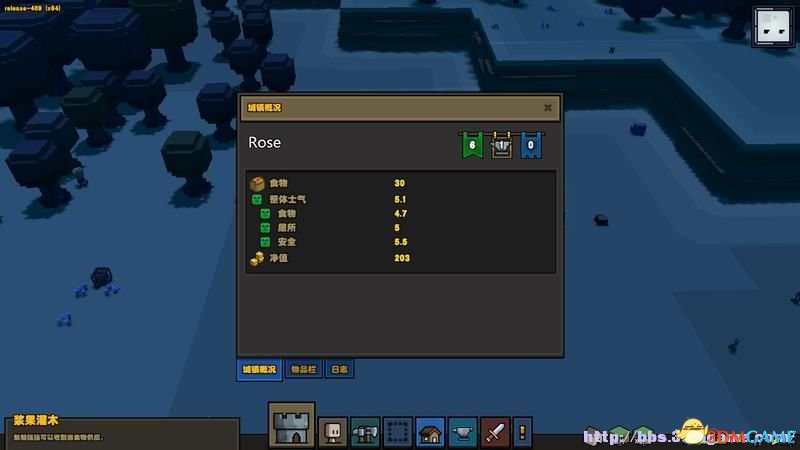
Task: Click the yellow exclamation mark alert button
Action: [522, 432]
